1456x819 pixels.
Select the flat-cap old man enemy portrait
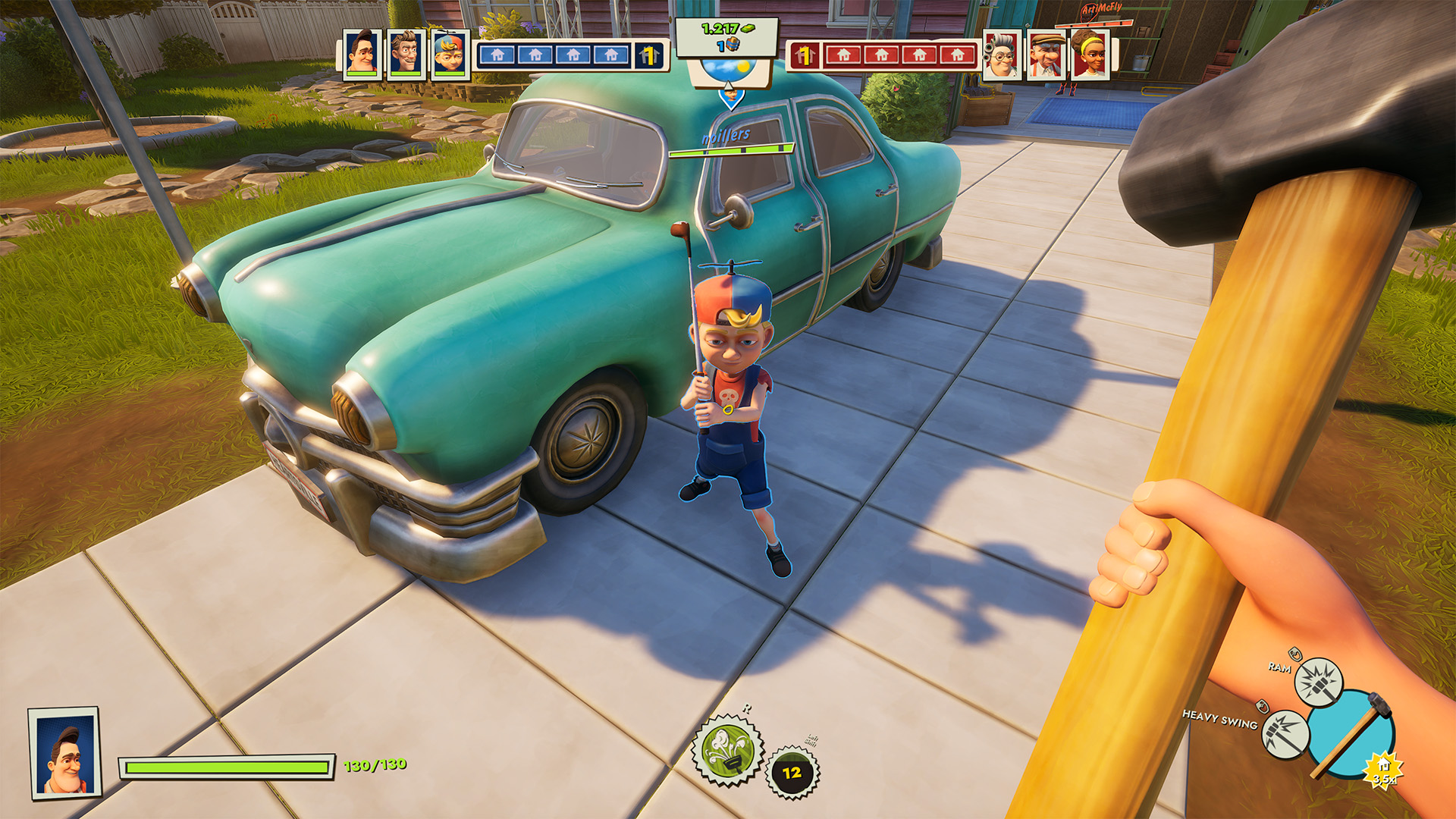click(1046, 55)
